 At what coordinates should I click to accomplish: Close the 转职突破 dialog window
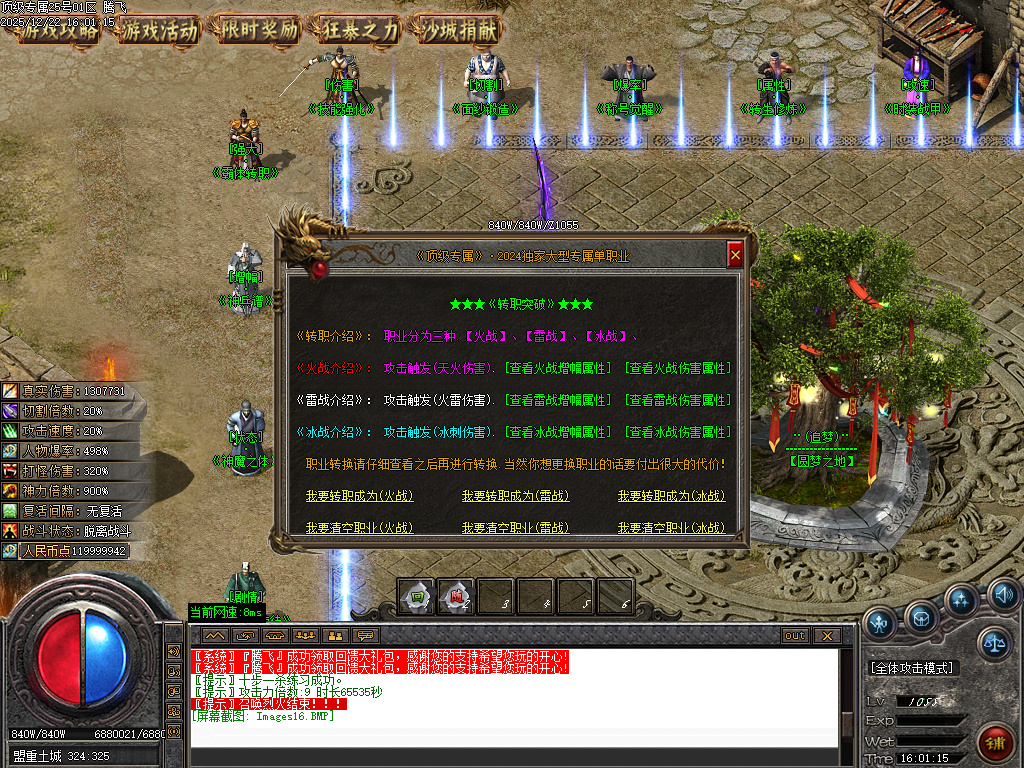[x=735, y=256]
